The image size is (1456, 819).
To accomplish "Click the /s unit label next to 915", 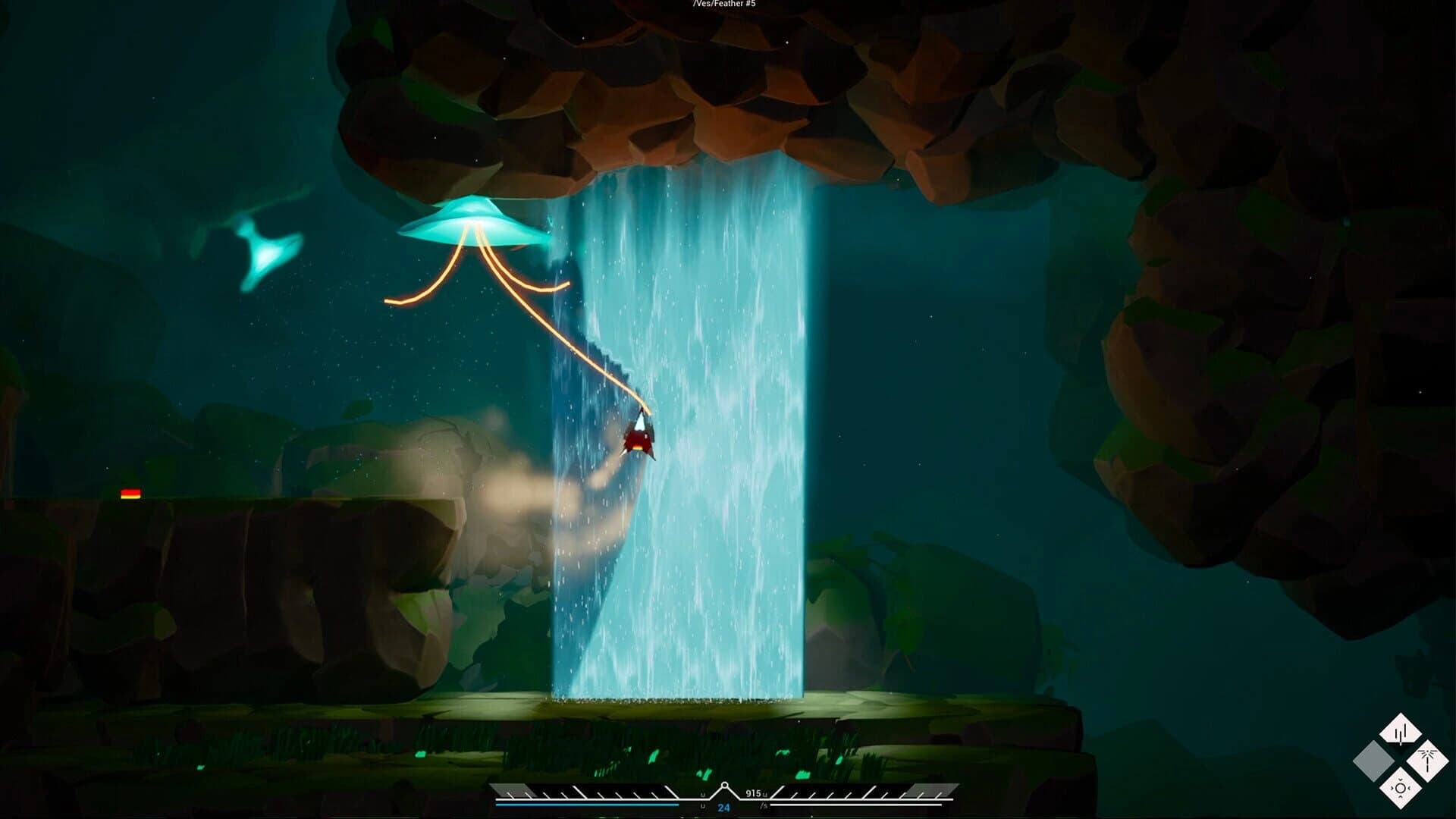I will pos(764,805).
